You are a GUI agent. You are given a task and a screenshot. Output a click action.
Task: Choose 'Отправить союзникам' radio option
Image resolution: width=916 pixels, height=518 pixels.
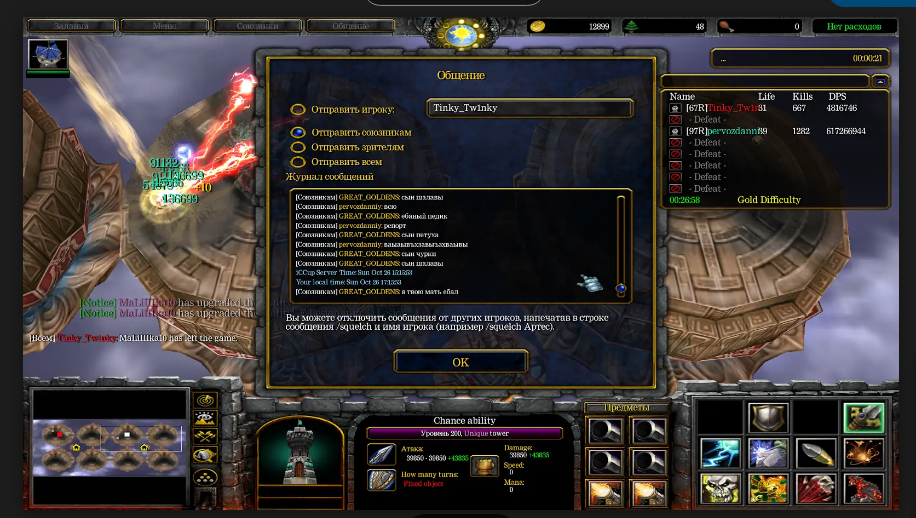pyautogui.click(x=298, y=132)
